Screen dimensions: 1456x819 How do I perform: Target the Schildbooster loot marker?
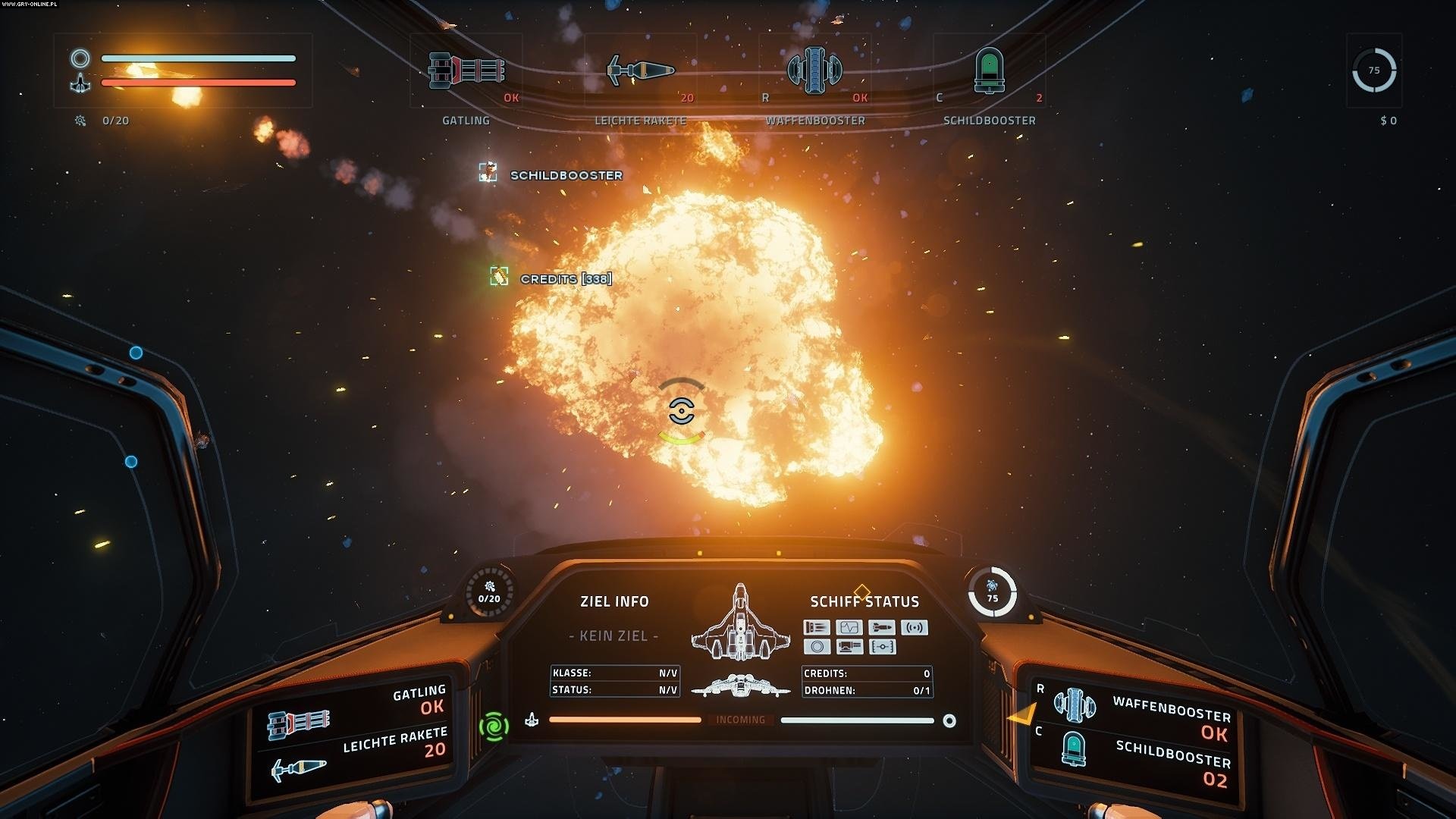pyautogui.click(x=488, y=173)
